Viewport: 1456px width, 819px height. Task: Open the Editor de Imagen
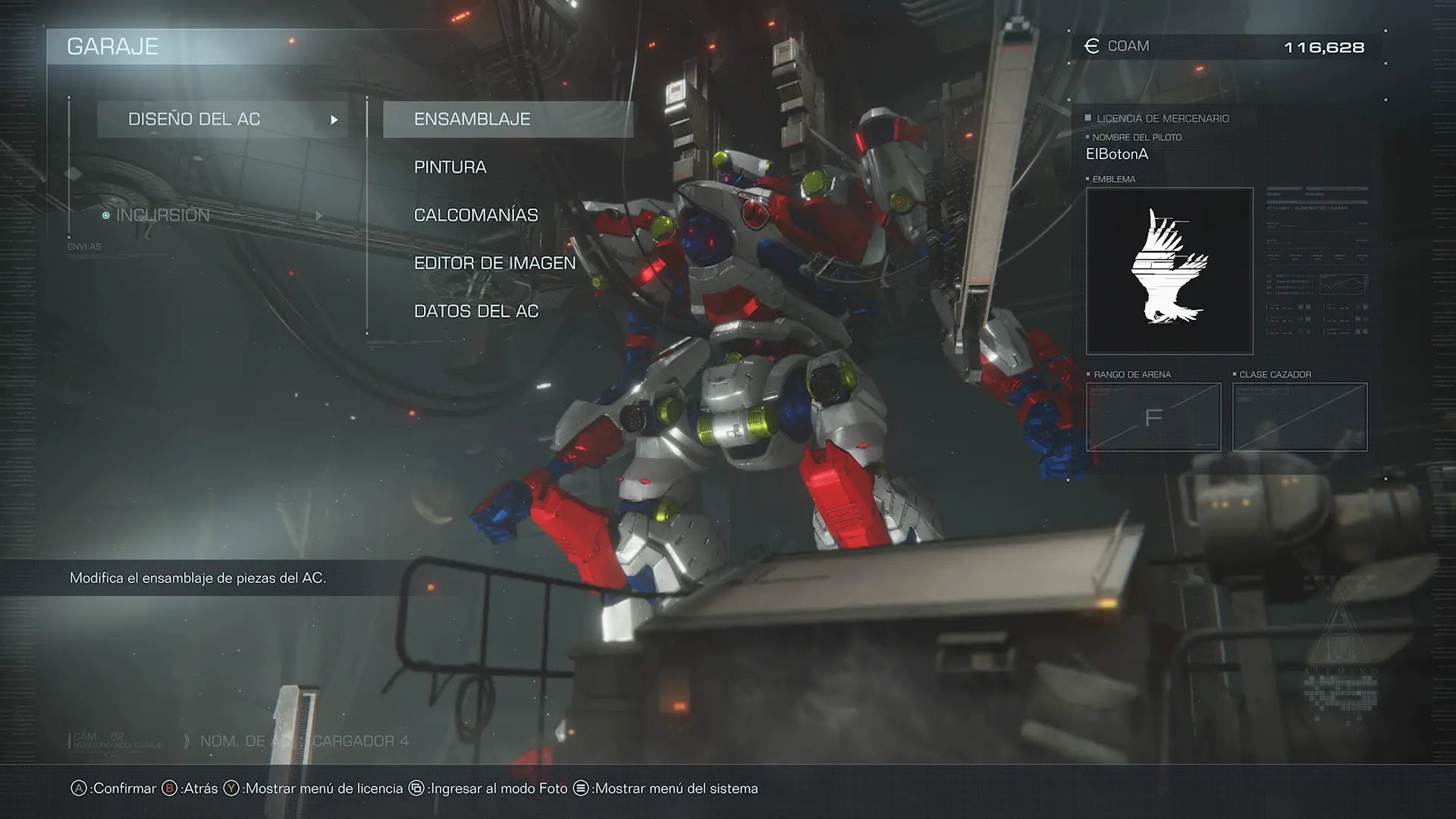click(494, 263)
